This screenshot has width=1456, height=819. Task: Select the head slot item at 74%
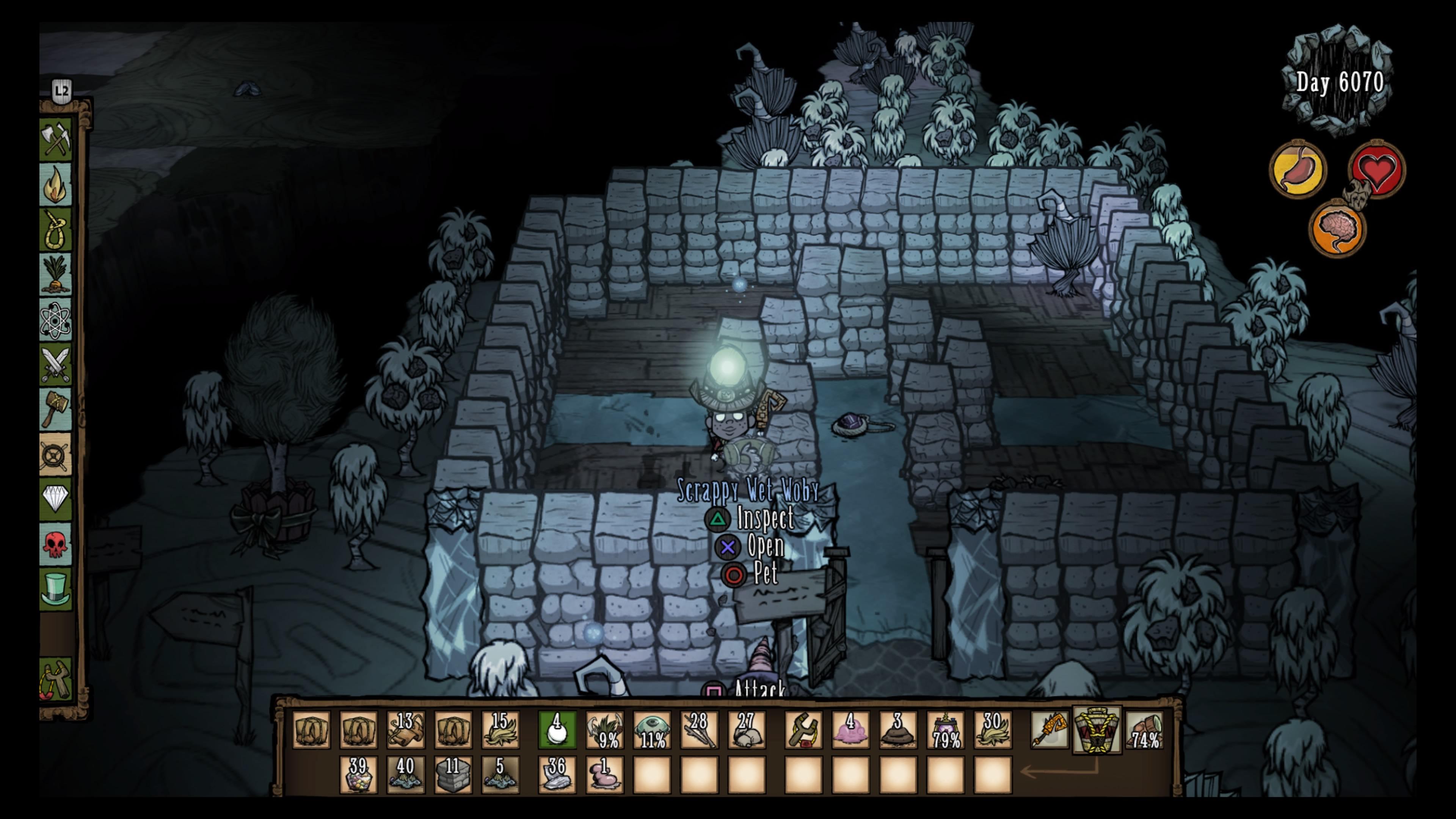click(x=1145, y=730)
